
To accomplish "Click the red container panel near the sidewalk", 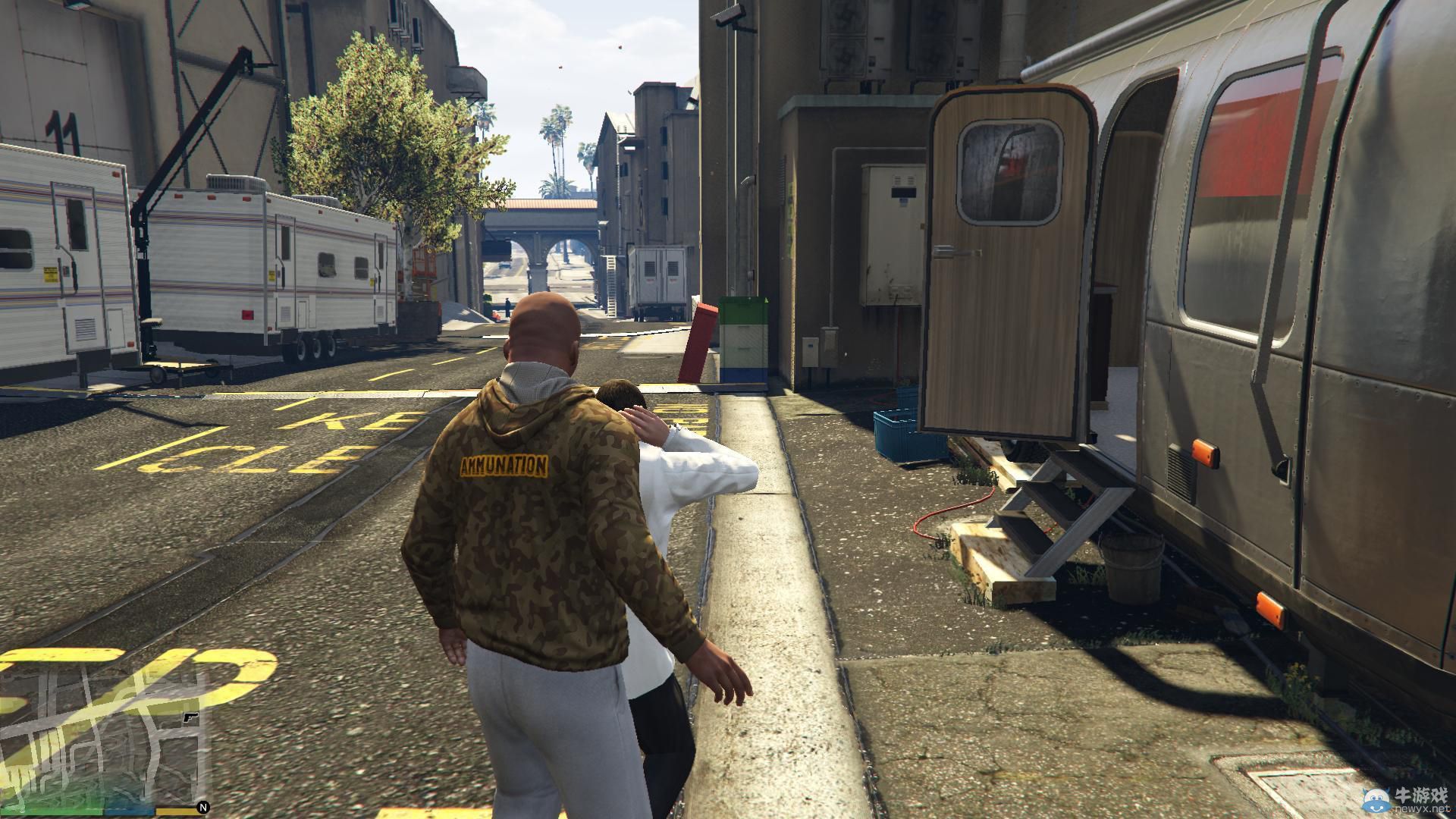I will [x=698, y=341].
